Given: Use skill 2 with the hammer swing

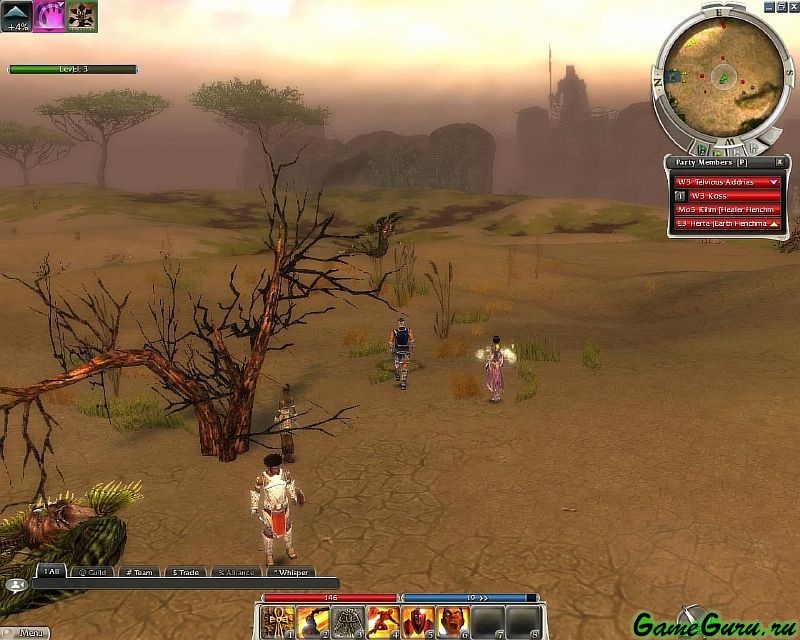Looking at the screenshot, I should [312, 622].
